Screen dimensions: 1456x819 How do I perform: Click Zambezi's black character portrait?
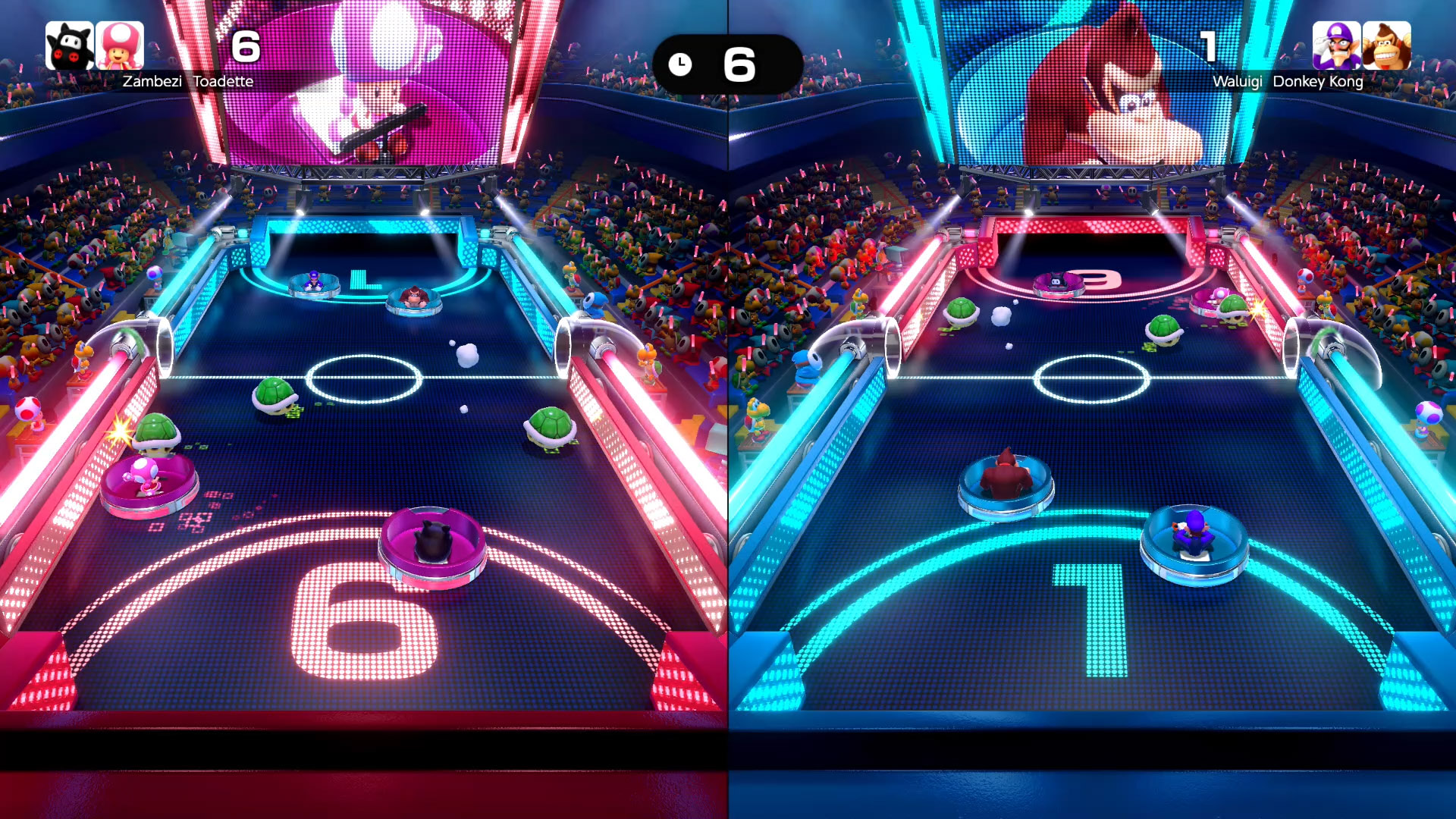pos(69,45)
